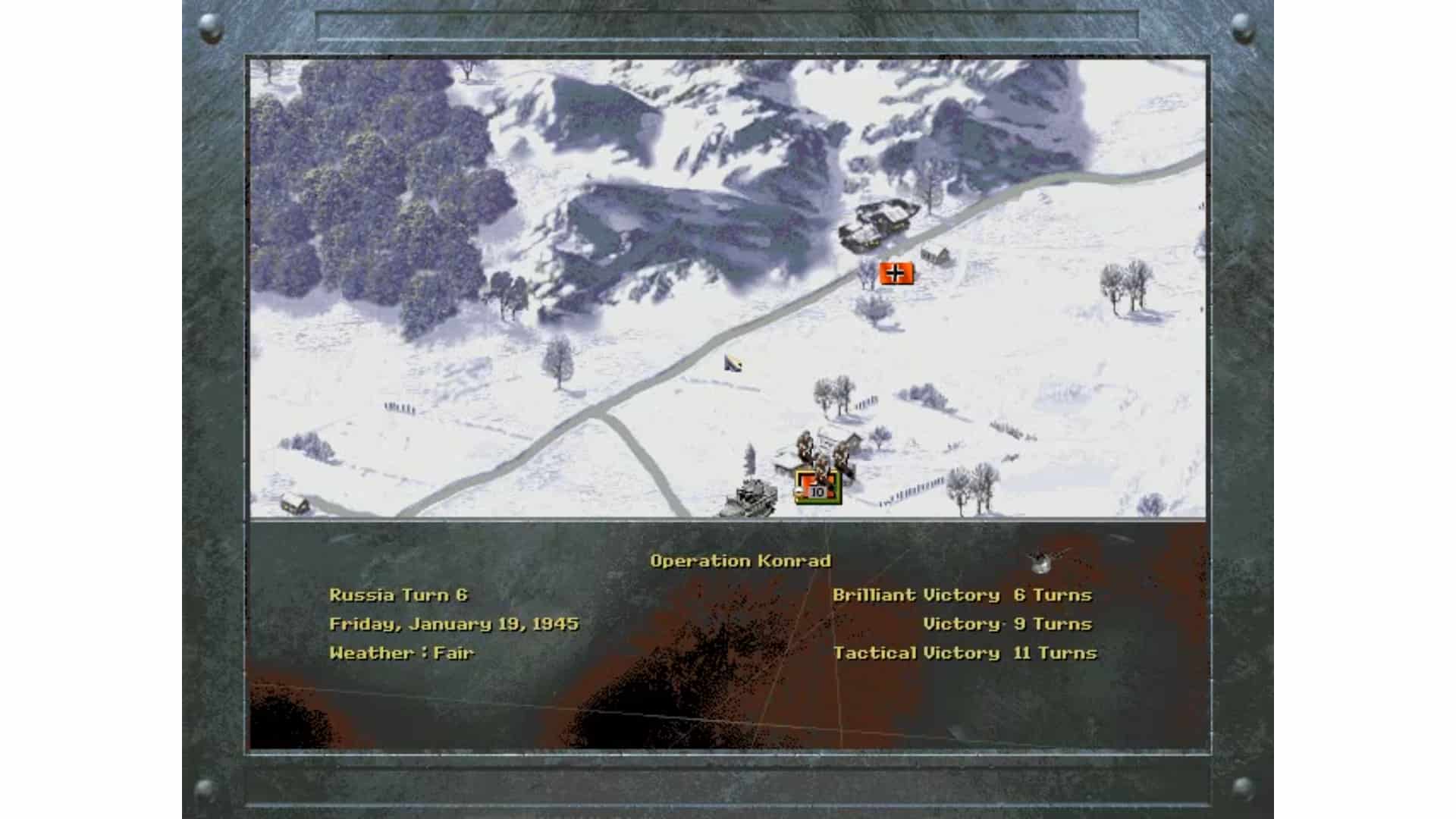Click the German cross insignia on the flag

click(894, 273)
